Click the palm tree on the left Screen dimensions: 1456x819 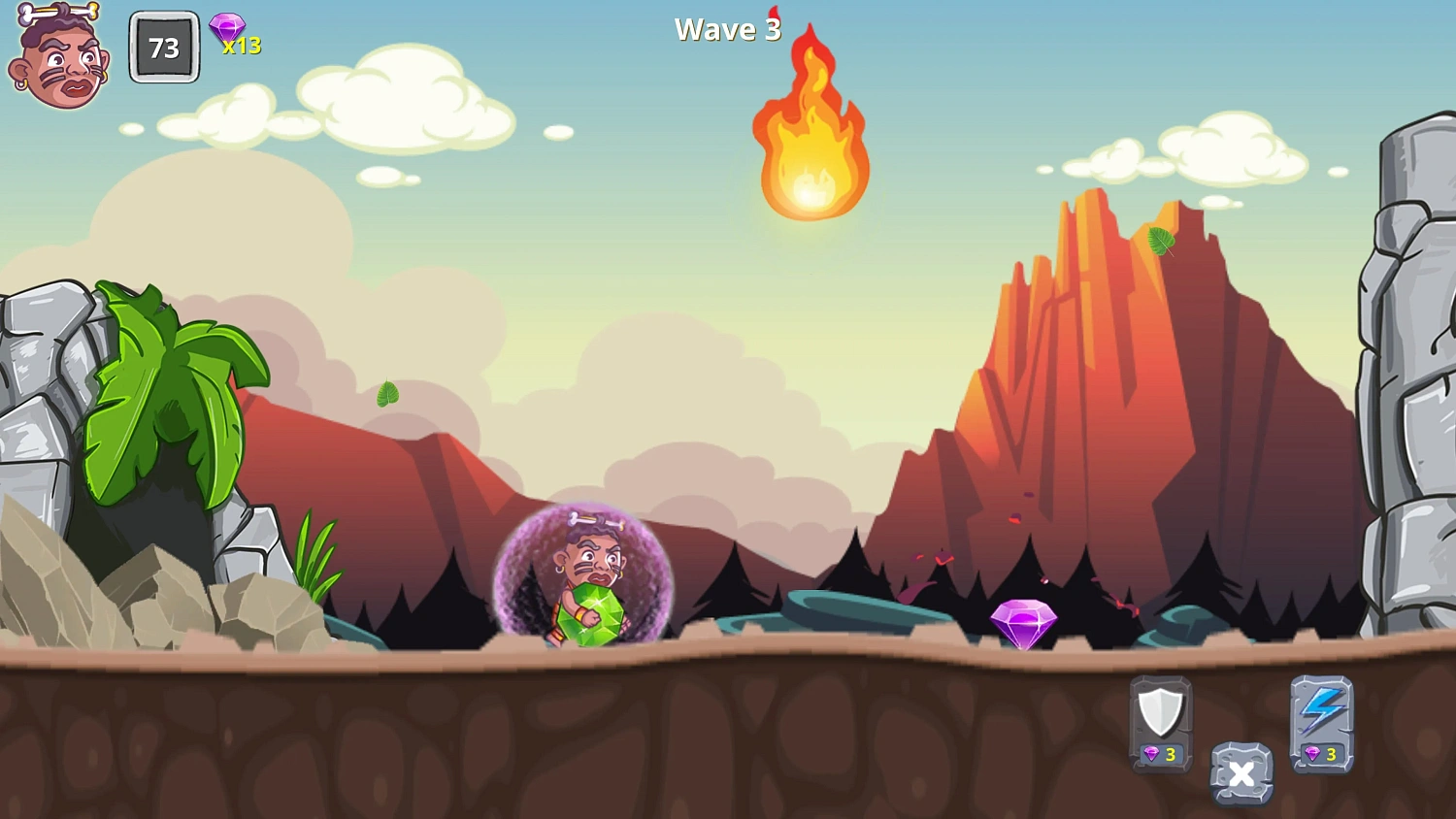165,388
